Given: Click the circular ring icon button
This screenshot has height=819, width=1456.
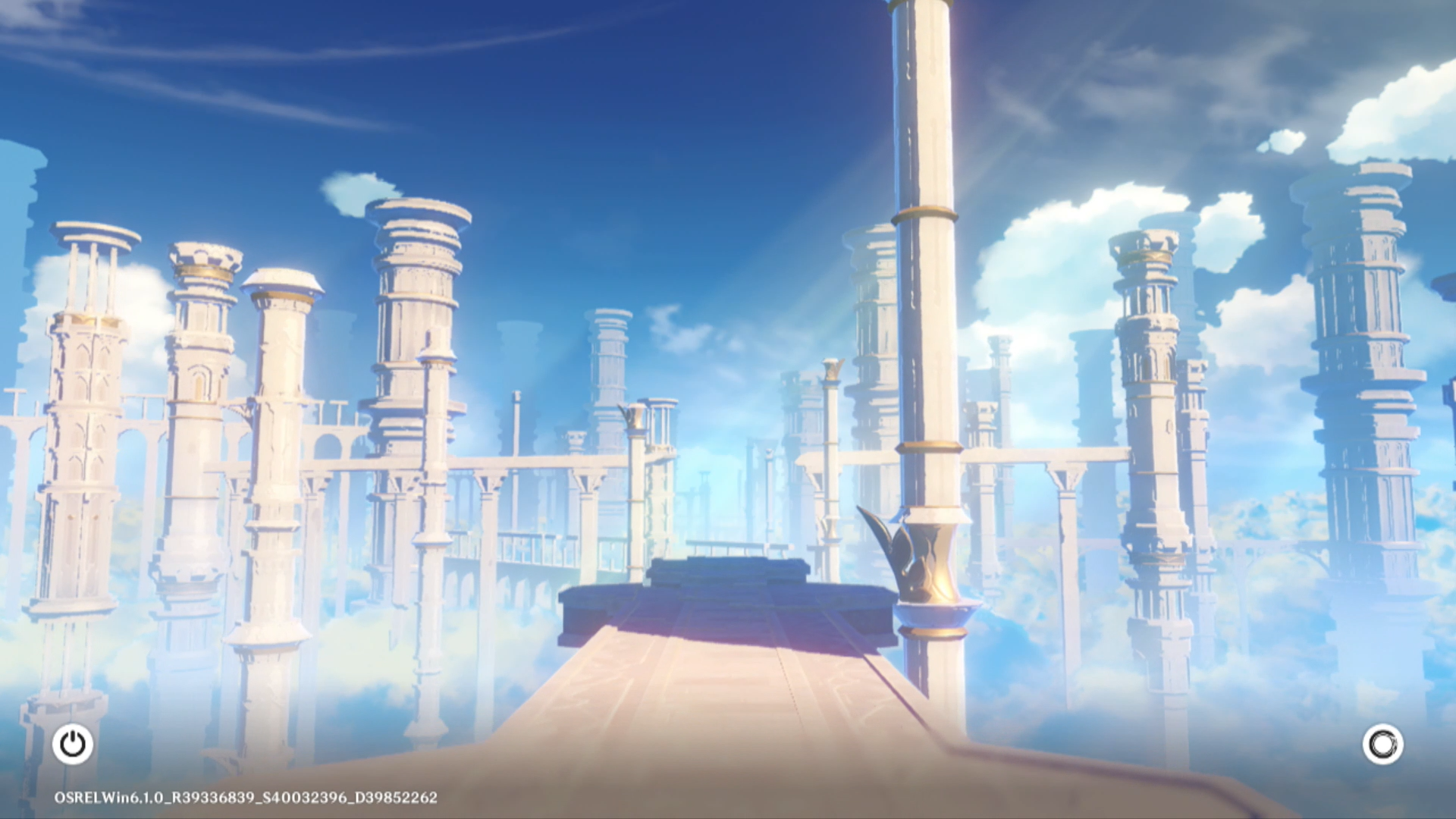Looking at the screenshot, I should pos(1382,744).
